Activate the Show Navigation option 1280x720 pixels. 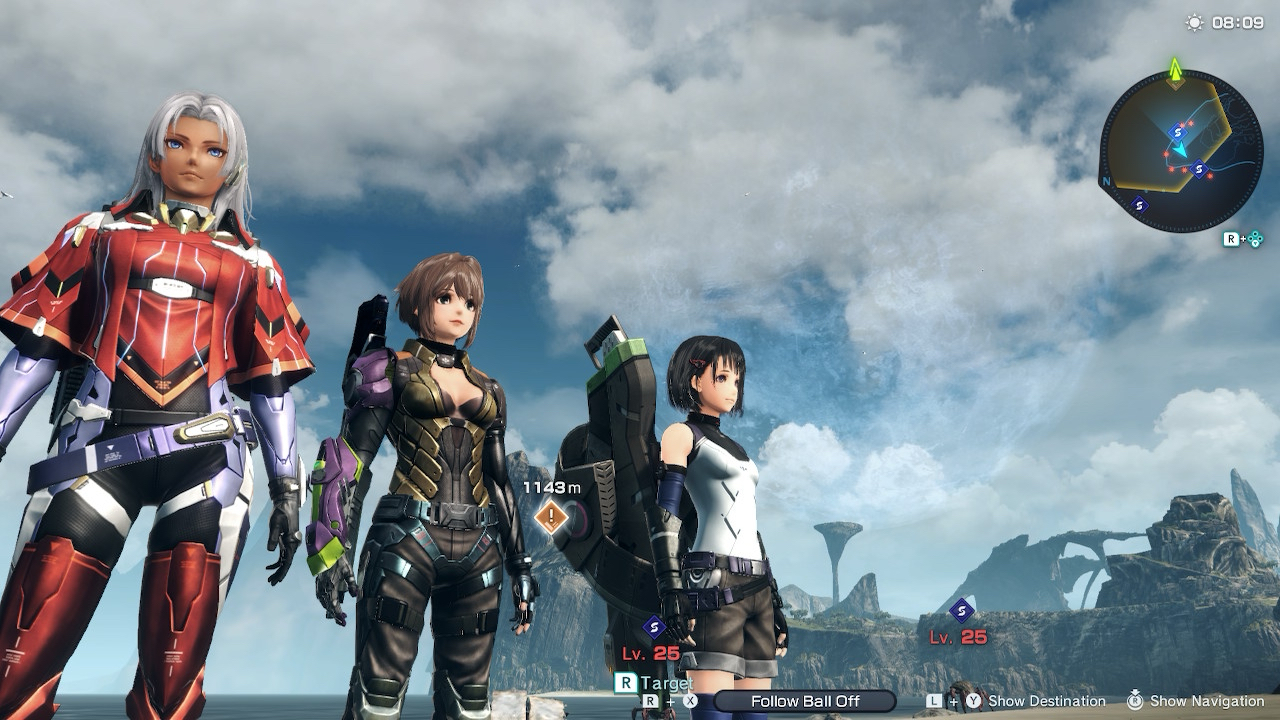coord(1207,701)
